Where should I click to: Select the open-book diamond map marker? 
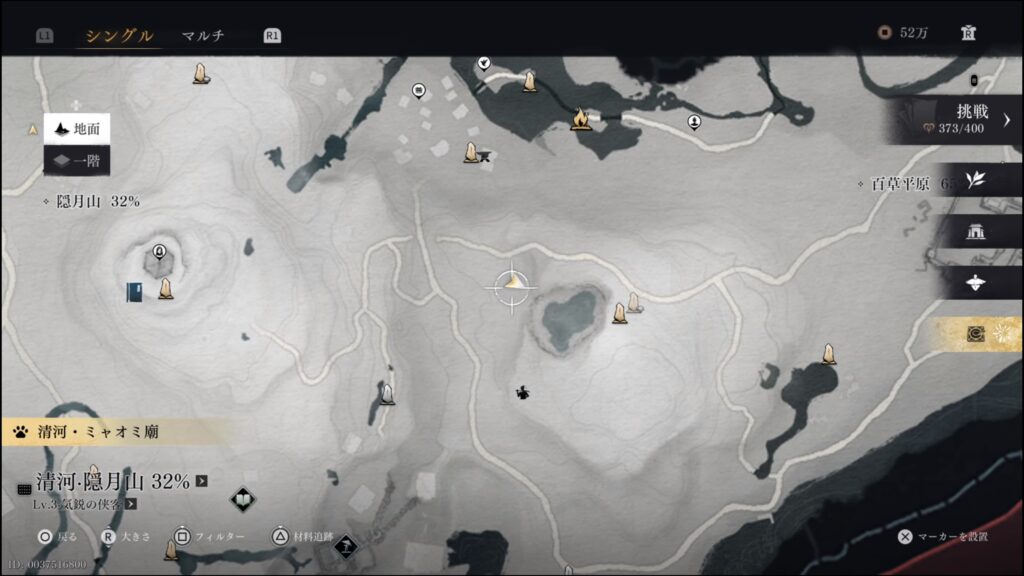pyautogui.click(x=242, y=499)
